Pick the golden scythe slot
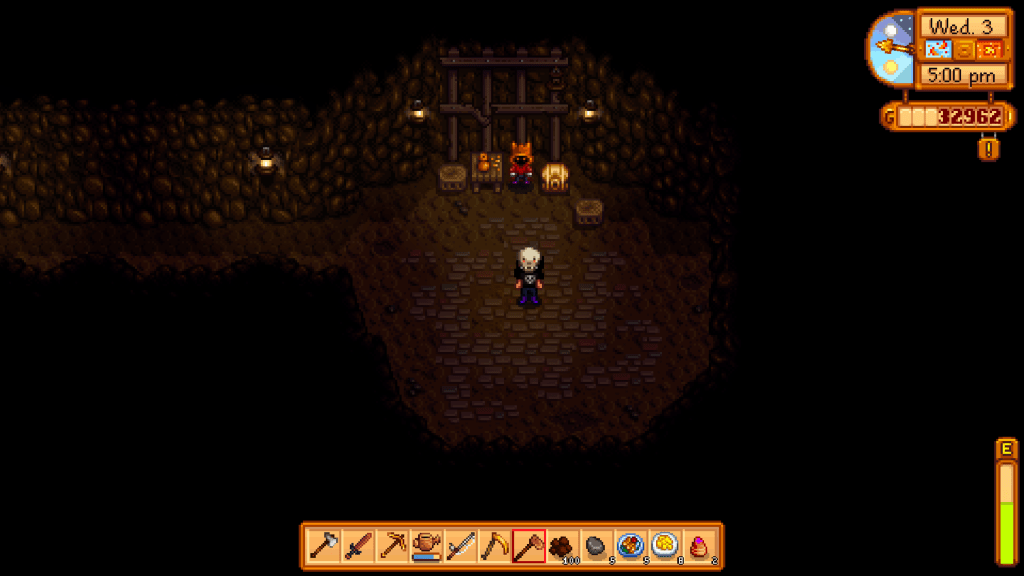Image resolution: width=1024 pixels, height=576 pixels. tap(495, 546)
